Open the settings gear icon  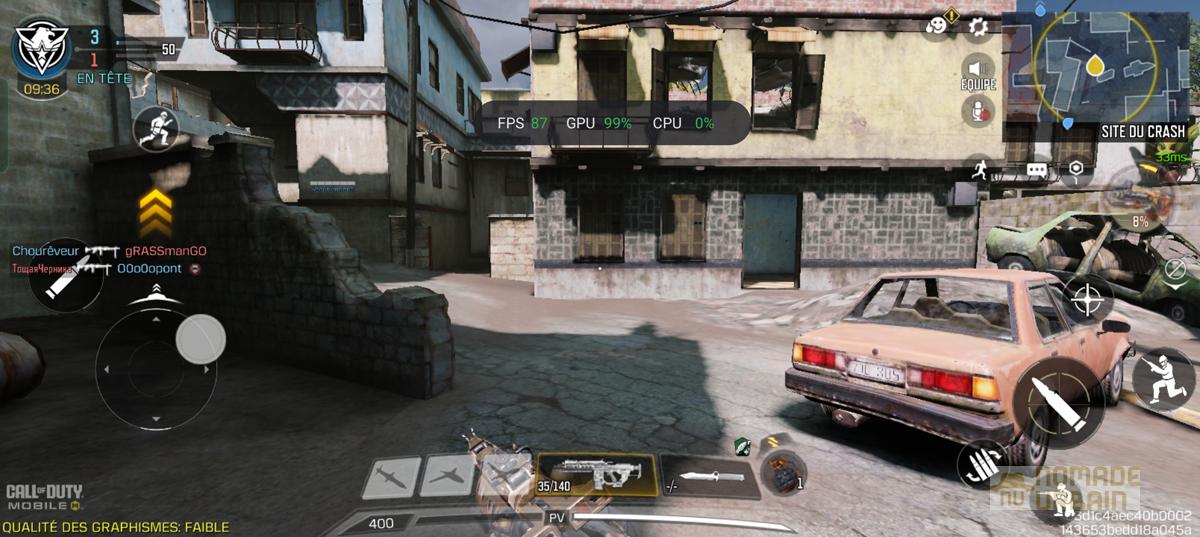click(979, 27)
